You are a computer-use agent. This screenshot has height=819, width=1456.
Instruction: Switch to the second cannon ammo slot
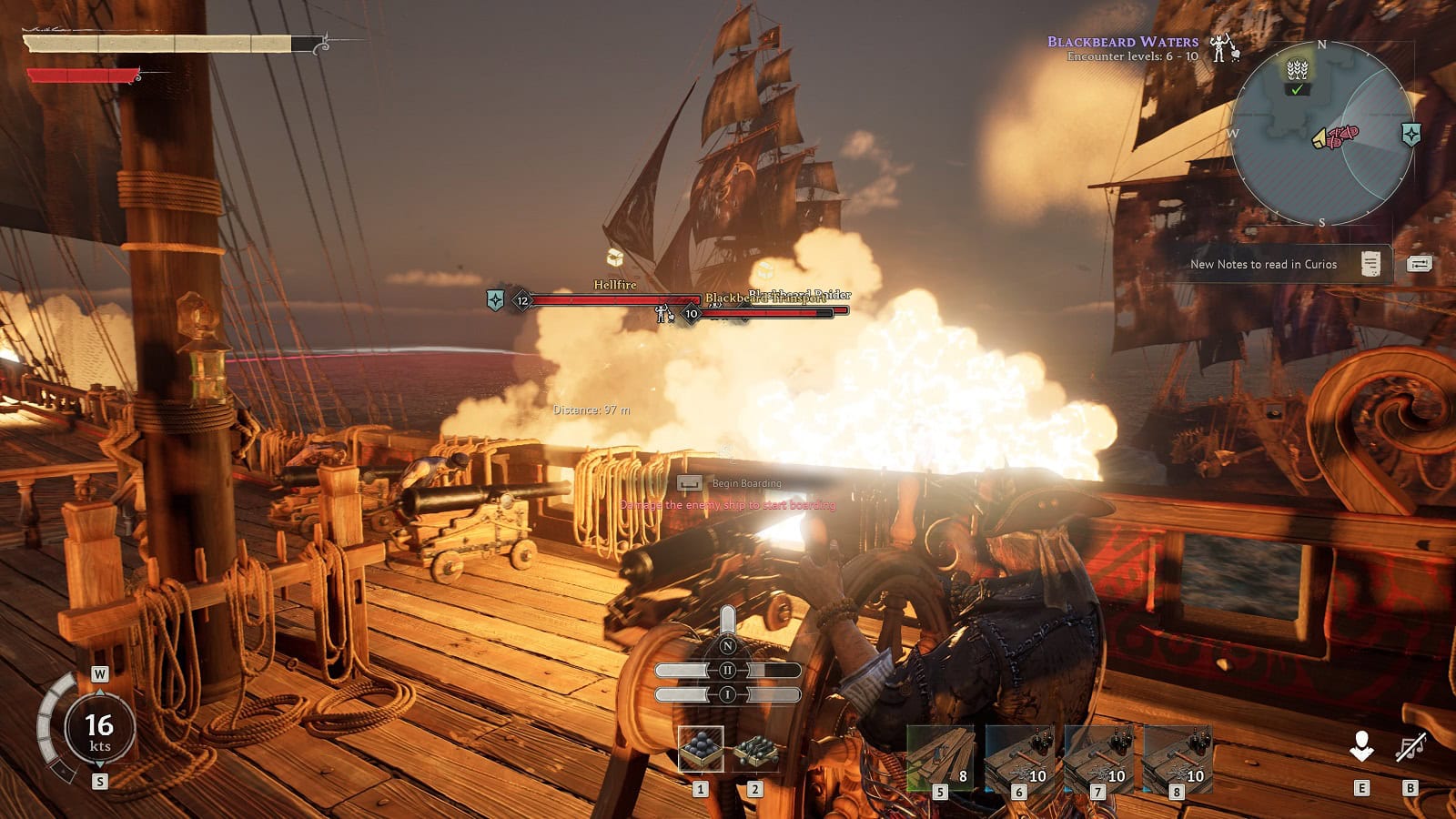click(x=755, y=751)
